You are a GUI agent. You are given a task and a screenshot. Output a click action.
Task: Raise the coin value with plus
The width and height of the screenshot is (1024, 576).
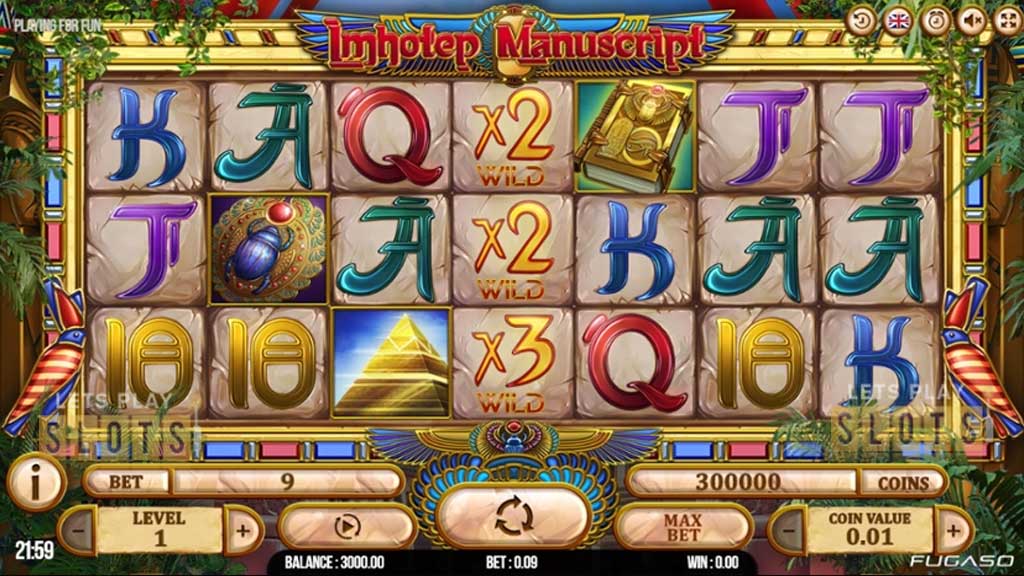[952, 529]
